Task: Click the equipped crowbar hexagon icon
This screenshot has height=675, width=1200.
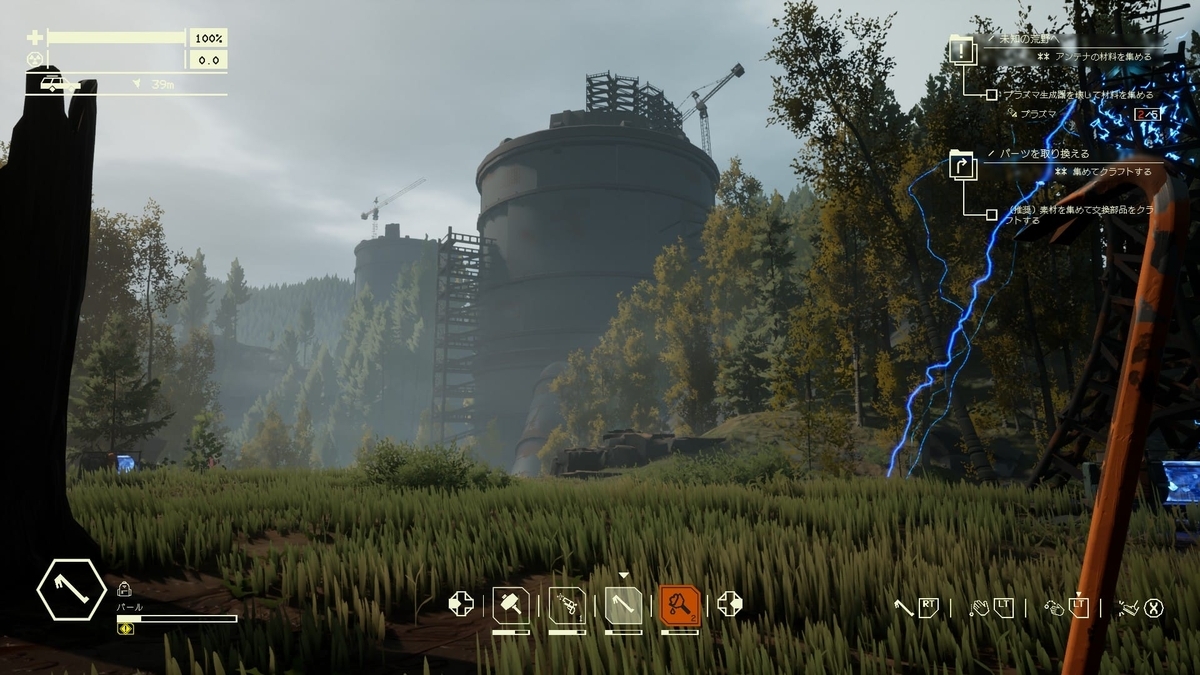Action: click(72, 590)
